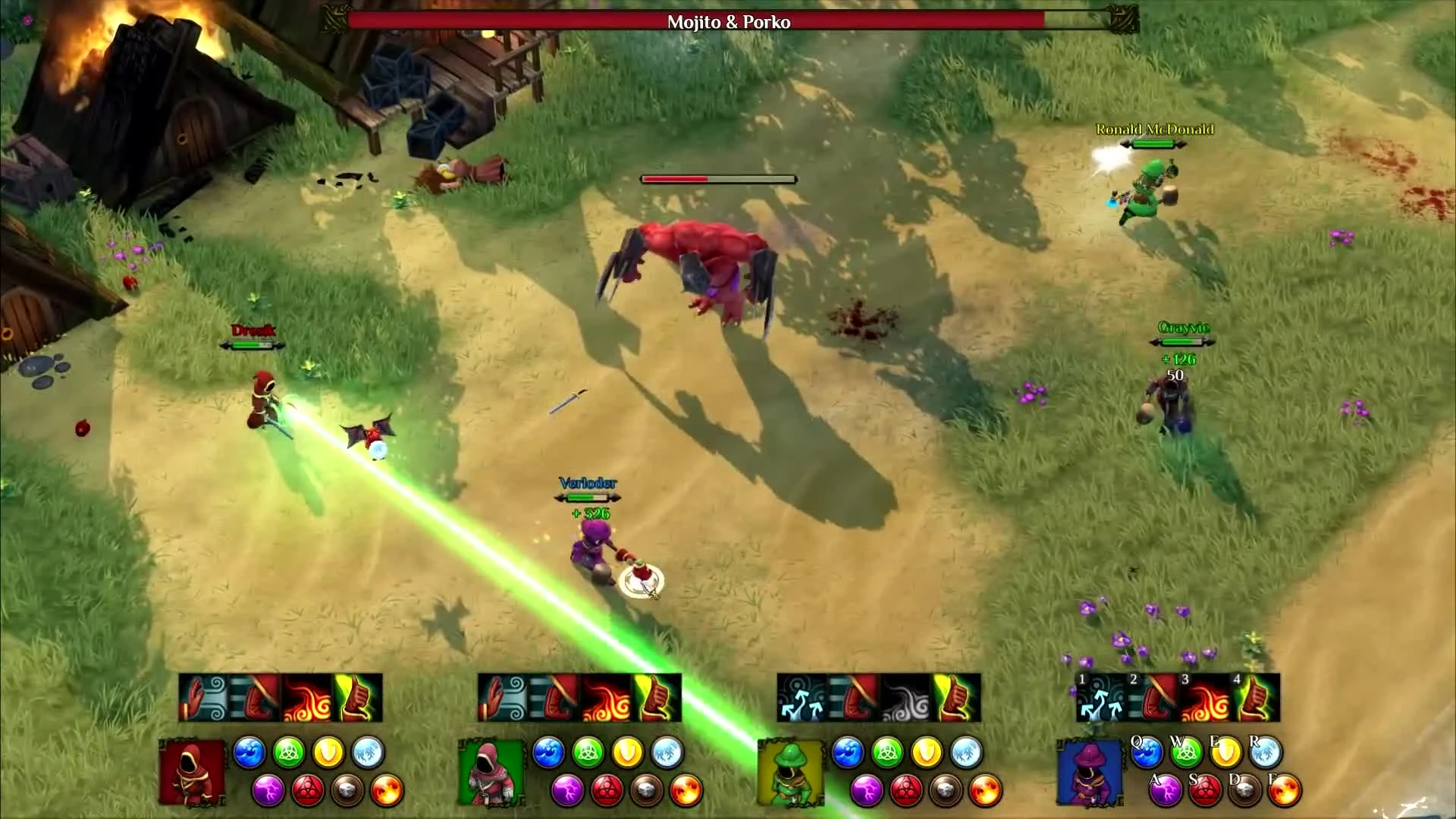
Task: Cast the teleport arrows magick in slot 1
Action: click(x=1101, y=697)
